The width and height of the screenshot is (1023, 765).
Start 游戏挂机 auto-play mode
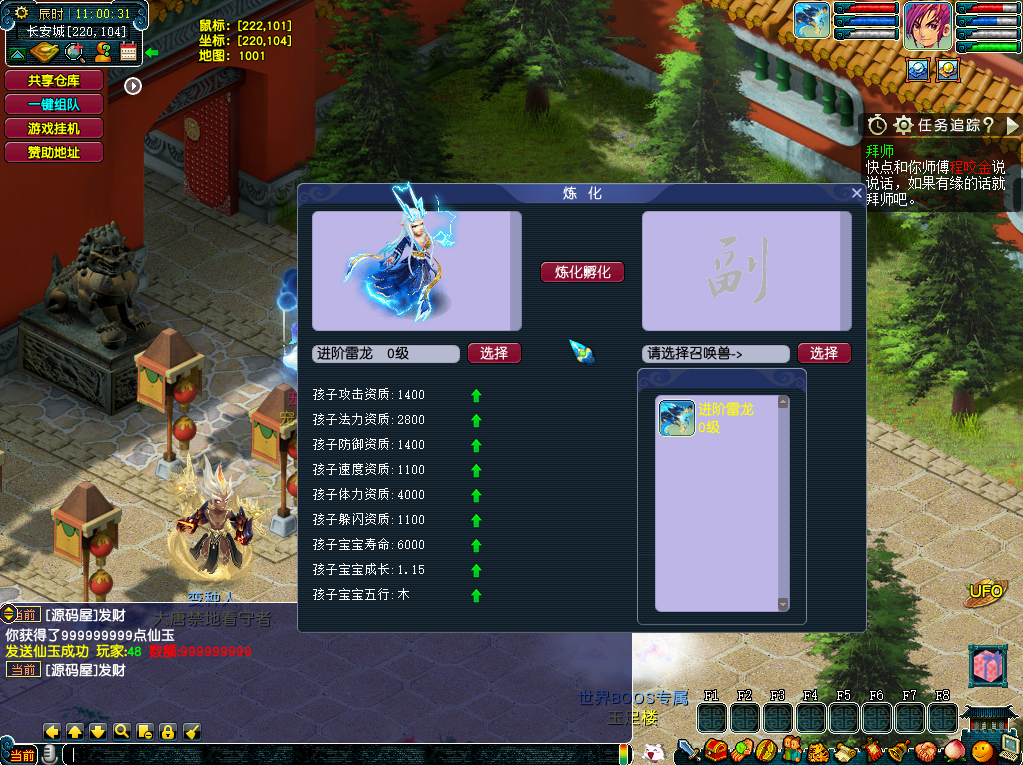pos(54,129)
